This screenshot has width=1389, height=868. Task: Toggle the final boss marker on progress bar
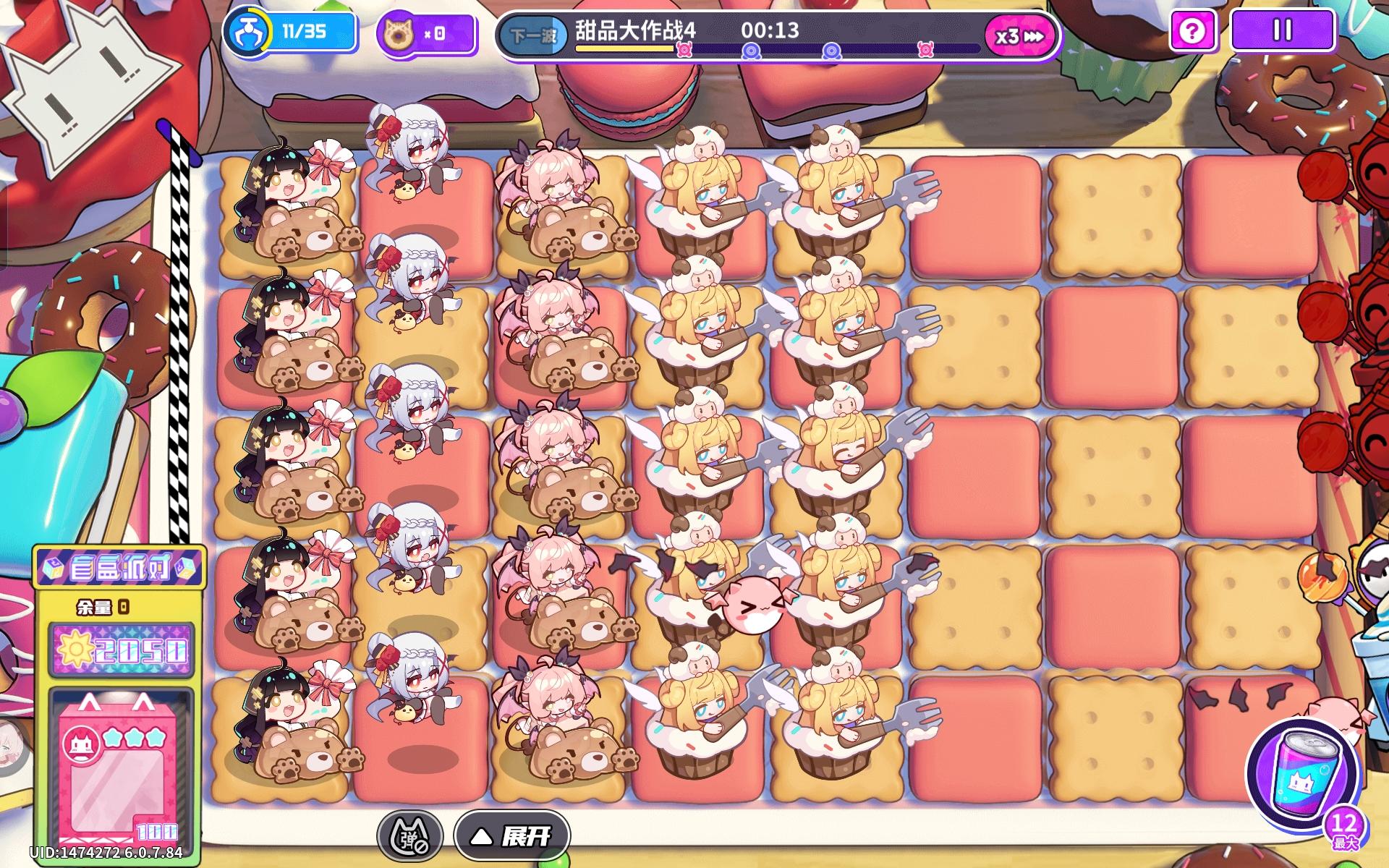coord(925,51)
